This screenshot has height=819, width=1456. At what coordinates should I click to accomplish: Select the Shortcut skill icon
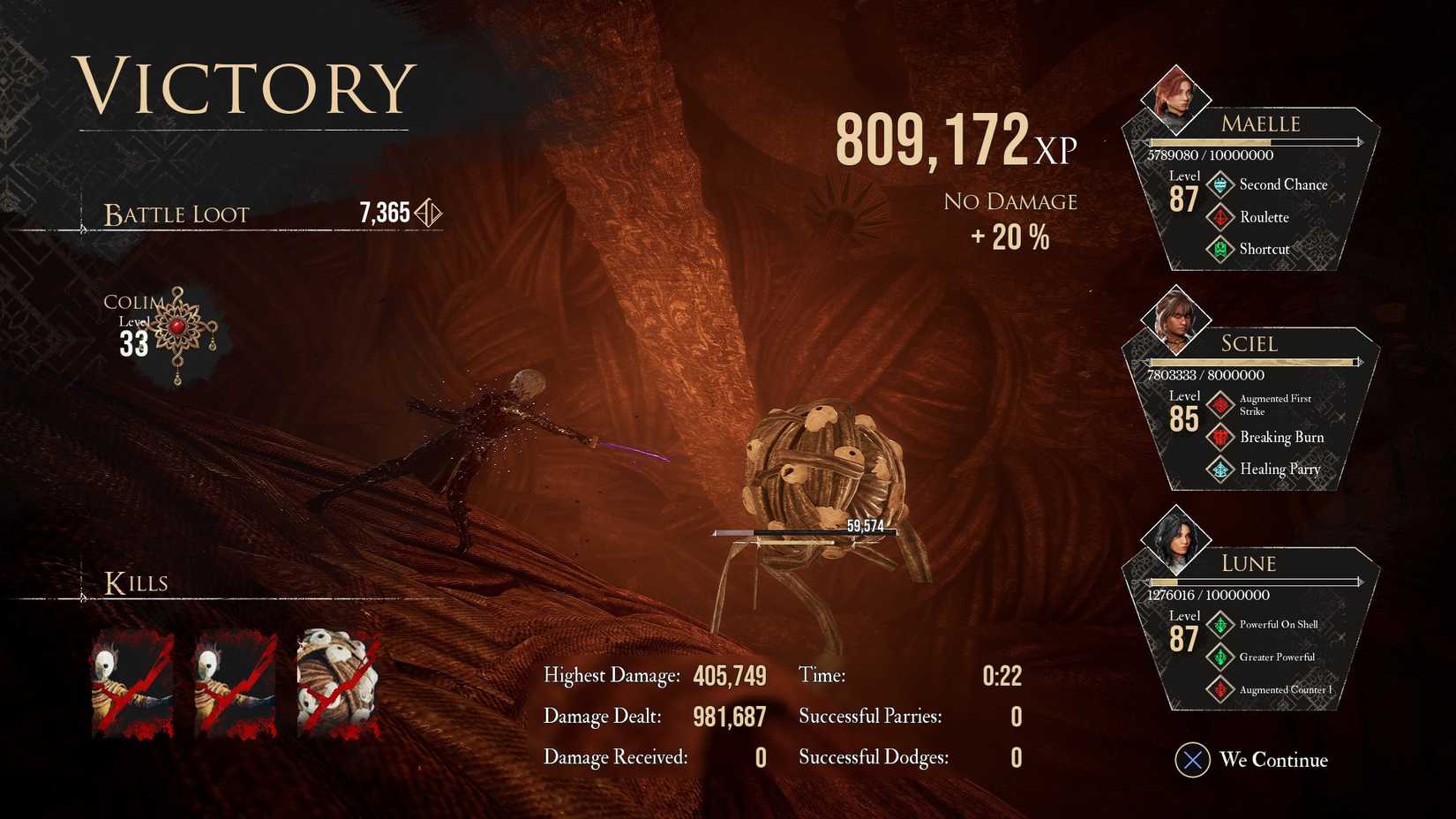point(1220,249)
